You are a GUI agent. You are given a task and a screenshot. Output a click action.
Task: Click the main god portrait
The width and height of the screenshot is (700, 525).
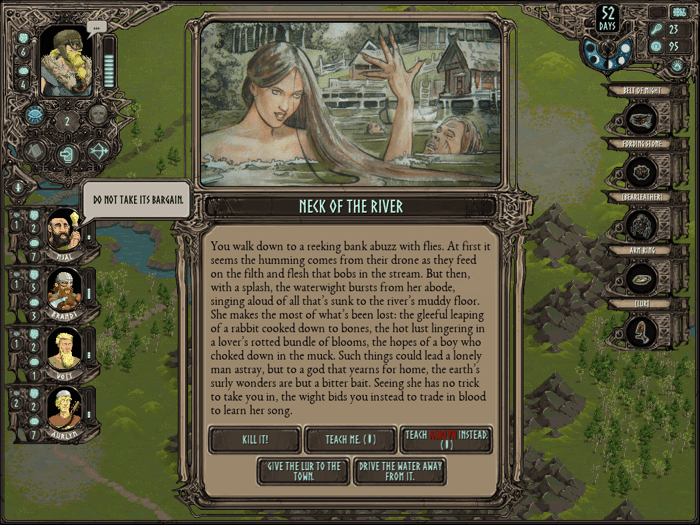65,61
